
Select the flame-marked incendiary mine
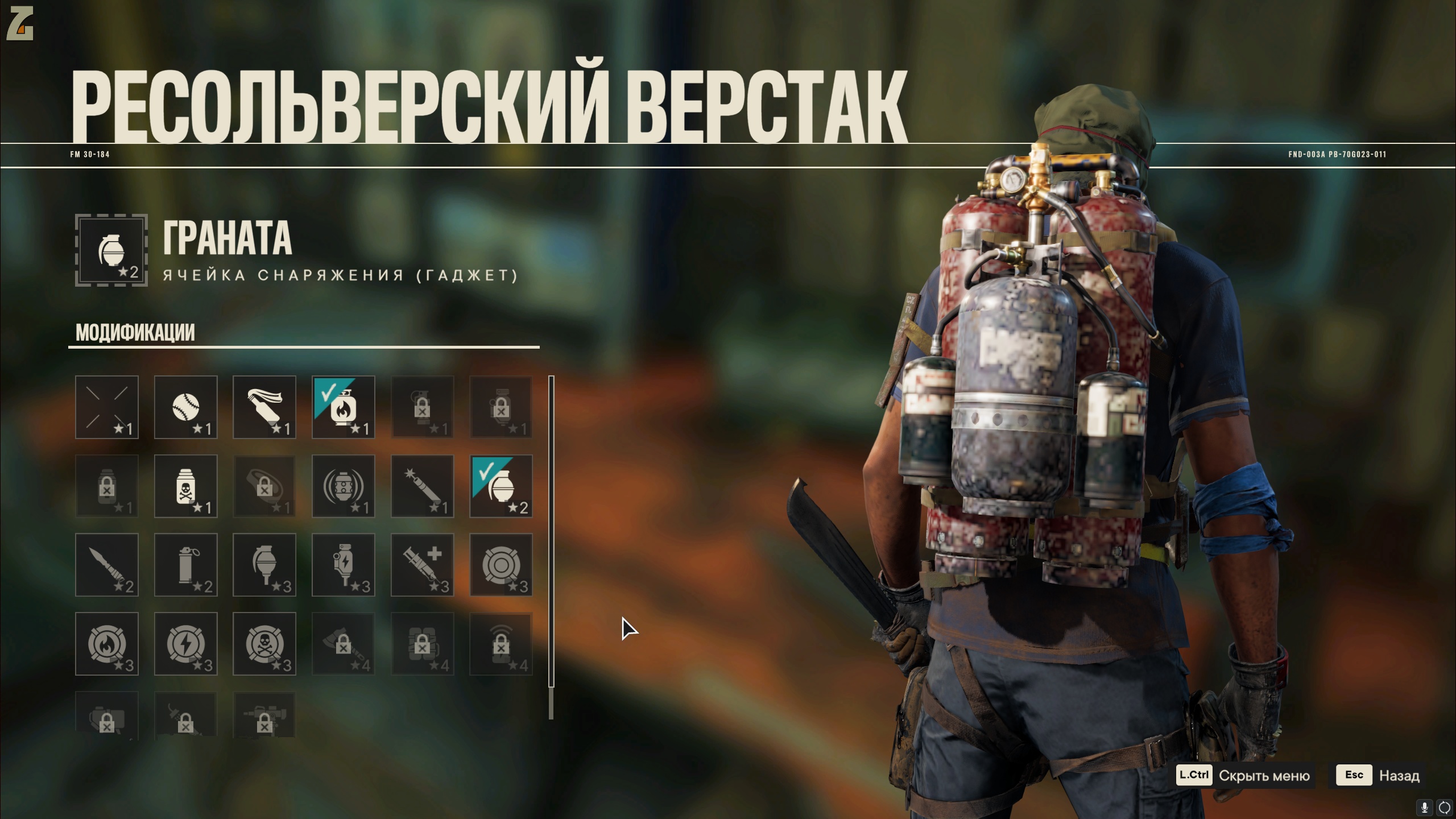[107, 644]
